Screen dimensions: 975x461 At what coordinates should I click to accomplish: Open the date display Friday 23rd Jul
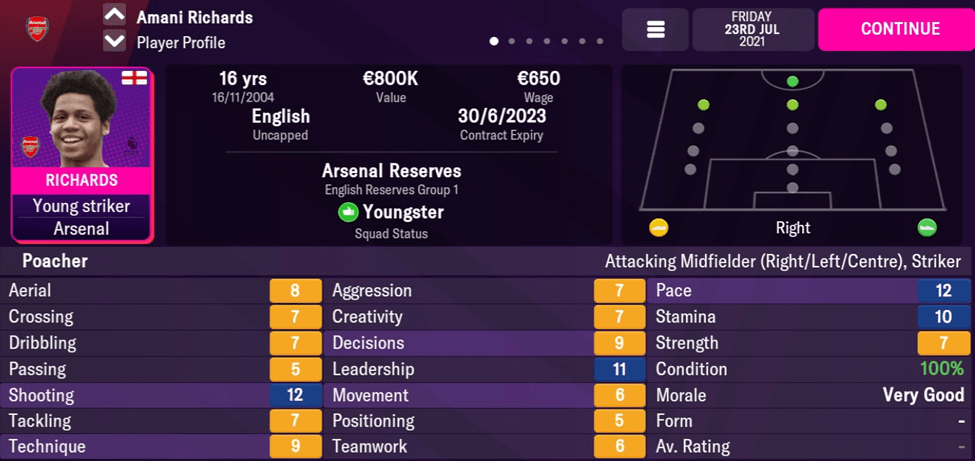coord(752,29)
